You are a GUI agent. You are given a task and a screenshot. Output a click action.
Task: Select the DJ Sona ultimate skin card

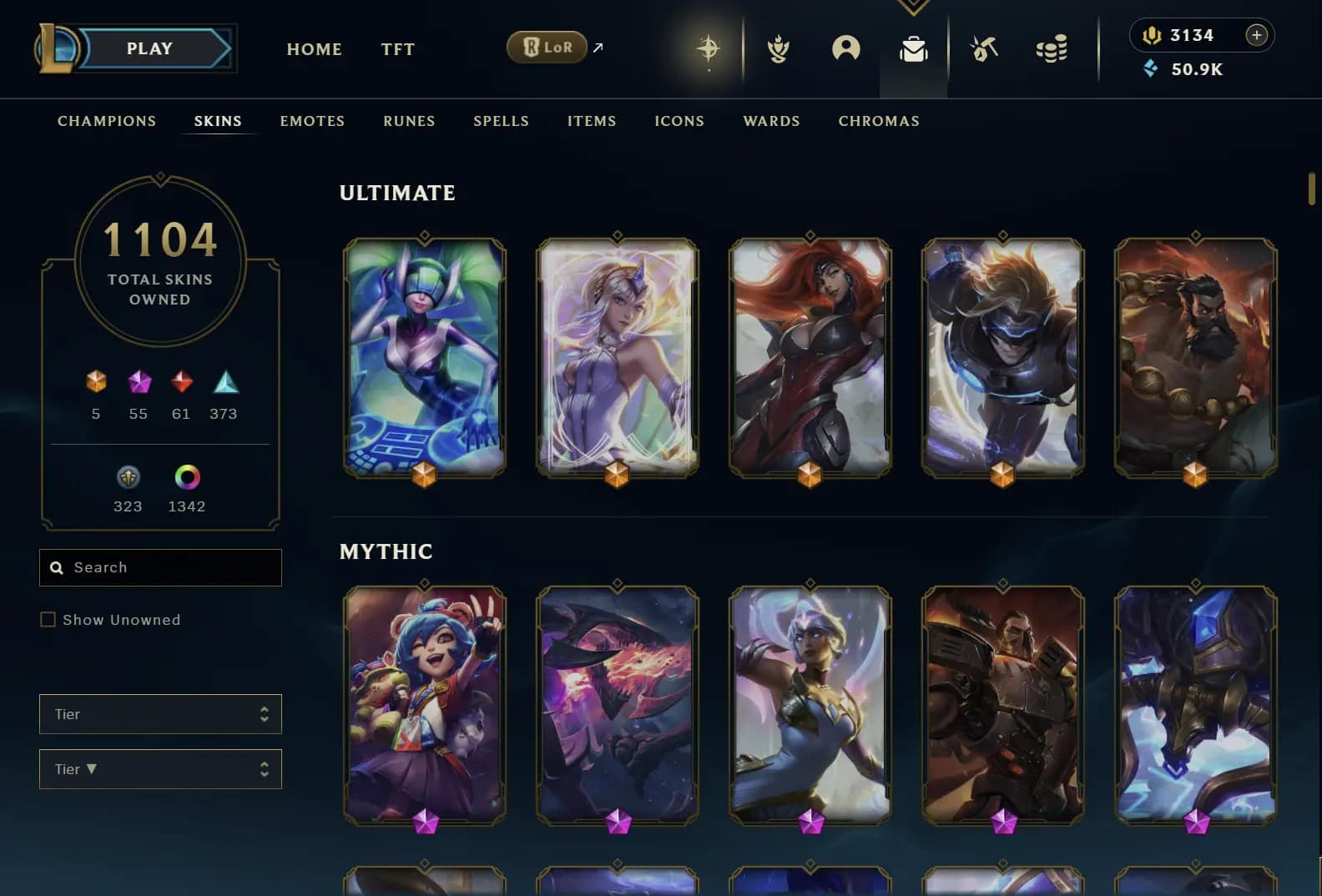[x=425, y=357]
